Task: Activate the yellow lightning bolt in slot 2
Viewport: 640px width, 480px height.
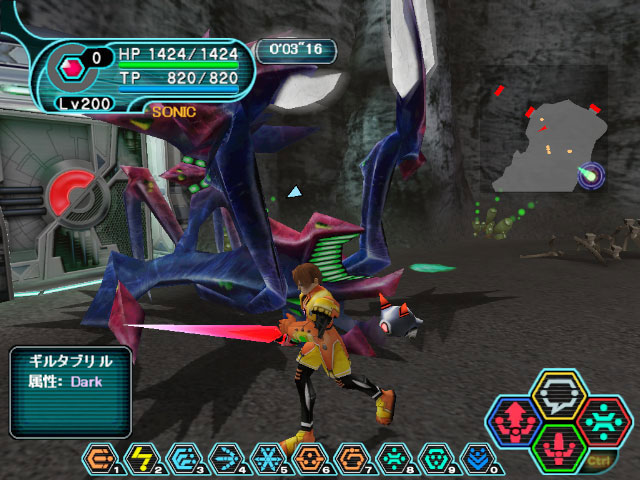Action: tap(142, 459)
